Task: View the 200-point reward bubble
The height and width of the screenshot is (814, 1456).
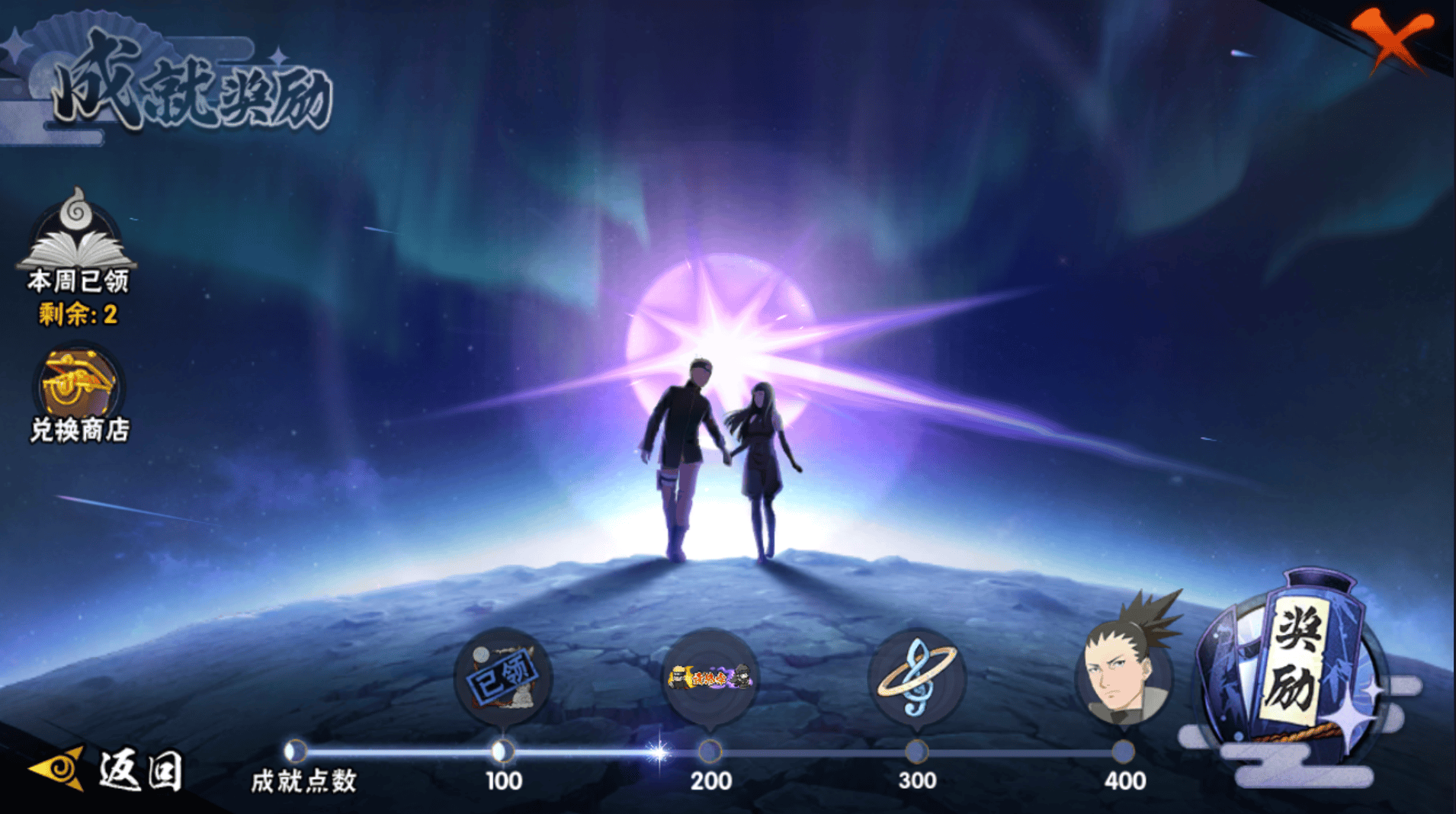Action: click(710, 676)
